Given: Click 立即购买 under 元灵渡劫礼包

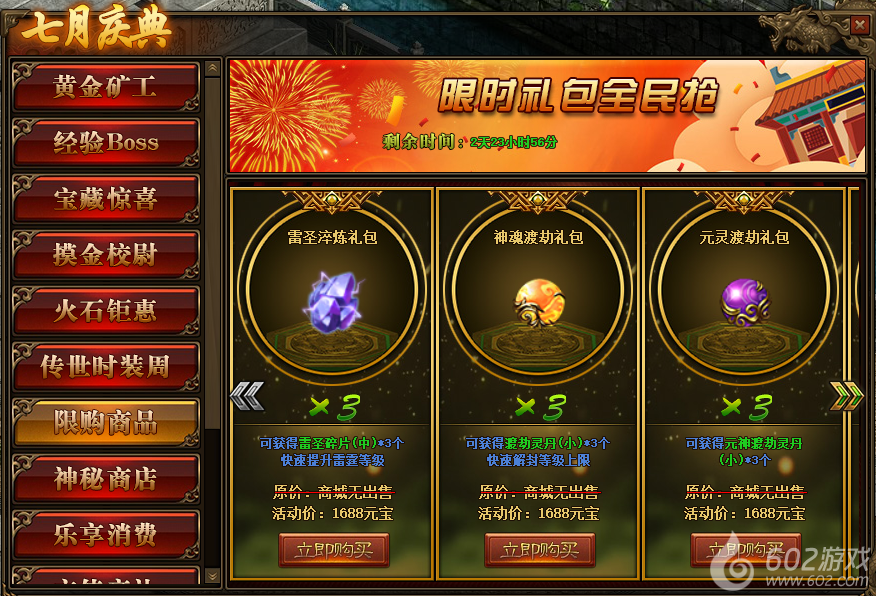Looking at the screenshot, I should [746, 550].
